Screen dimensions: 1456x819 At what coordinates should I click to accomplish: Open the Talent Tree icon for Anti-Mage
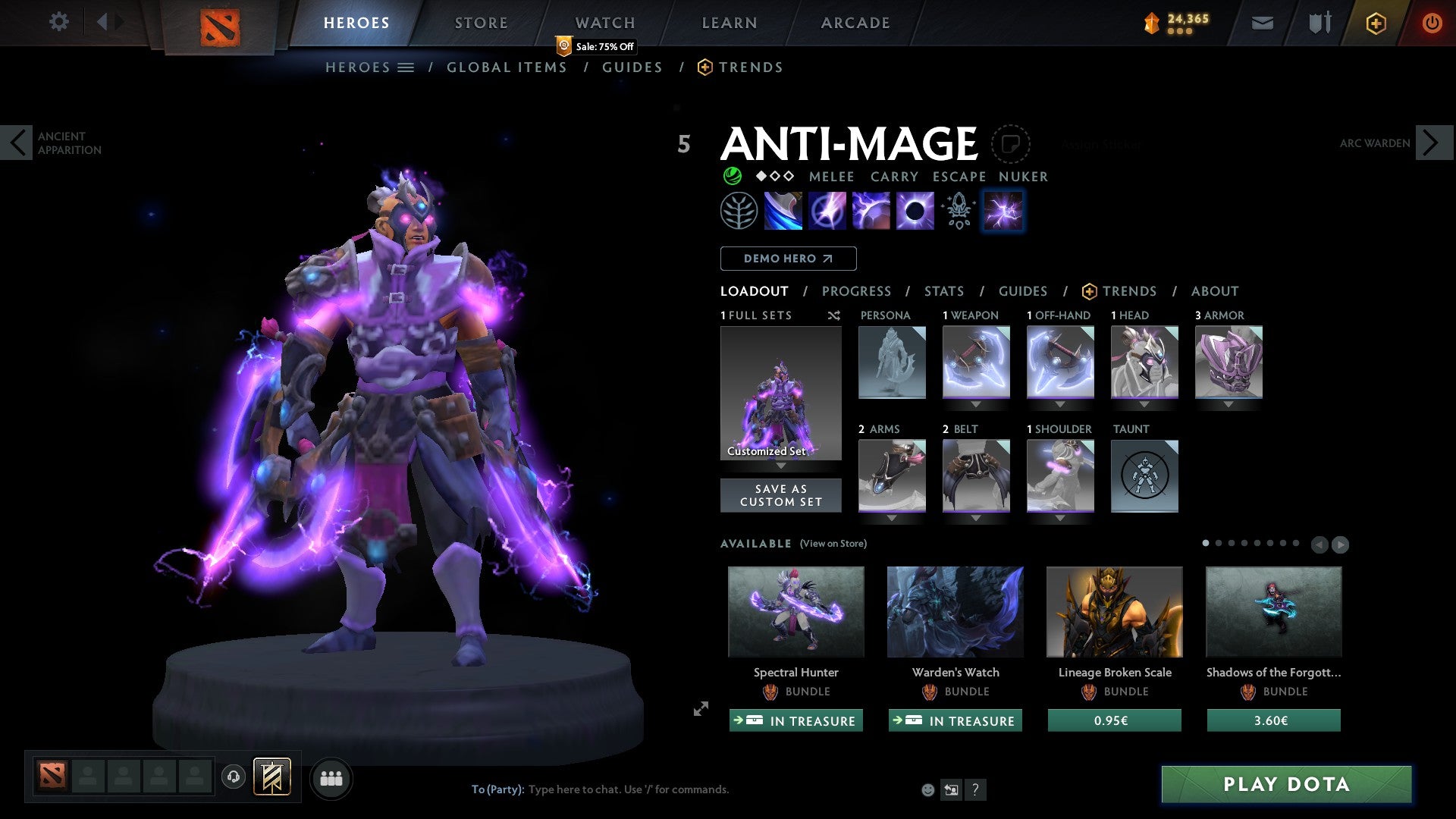[x=739, y=211]
